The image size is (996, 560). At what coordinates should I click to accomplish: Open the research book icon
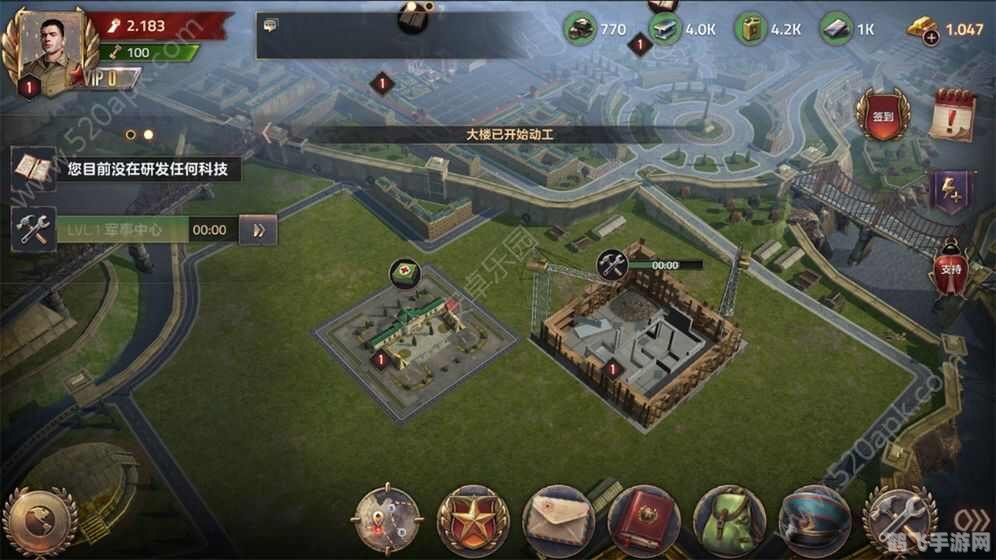coord(33,169)
